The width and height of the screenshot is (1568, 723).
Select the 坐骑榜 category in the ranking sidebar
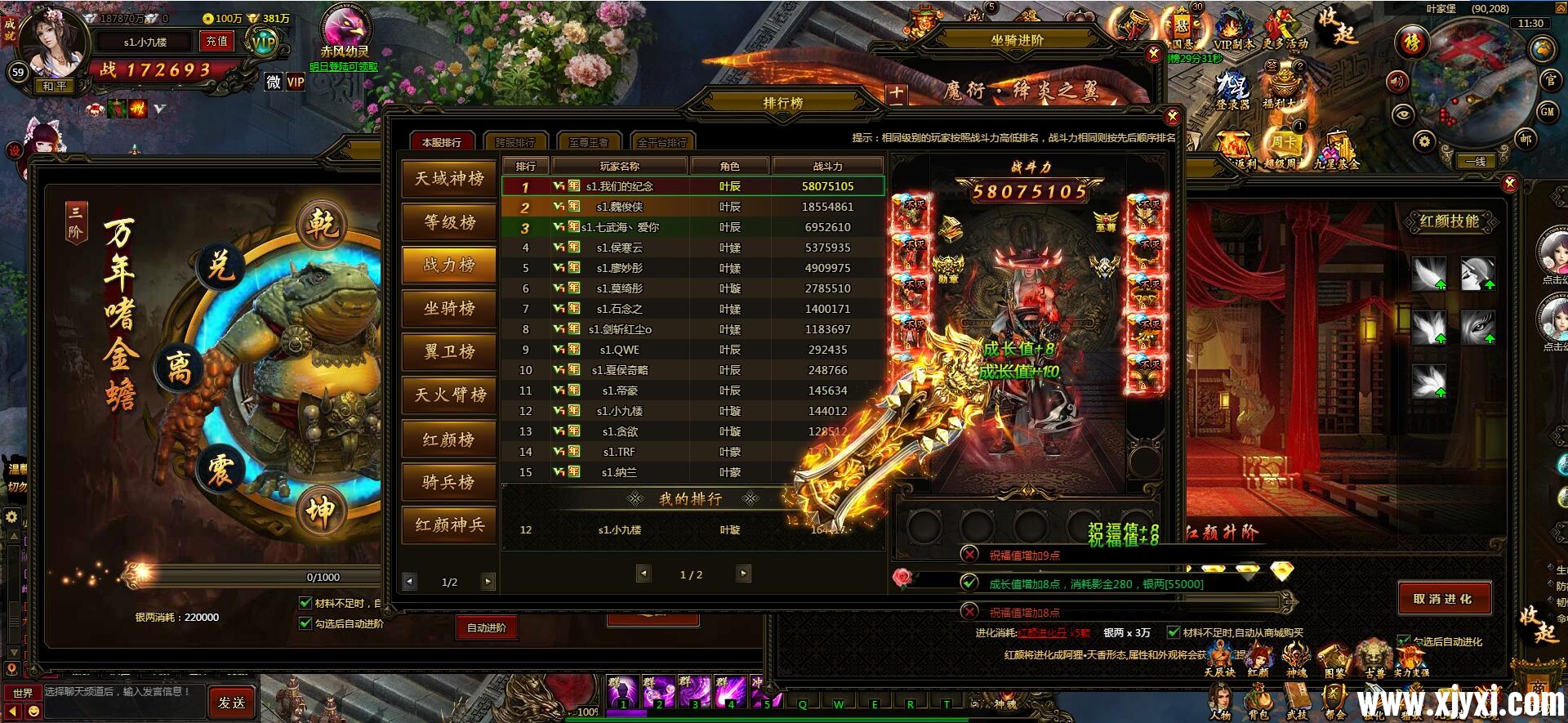point(448,309)
